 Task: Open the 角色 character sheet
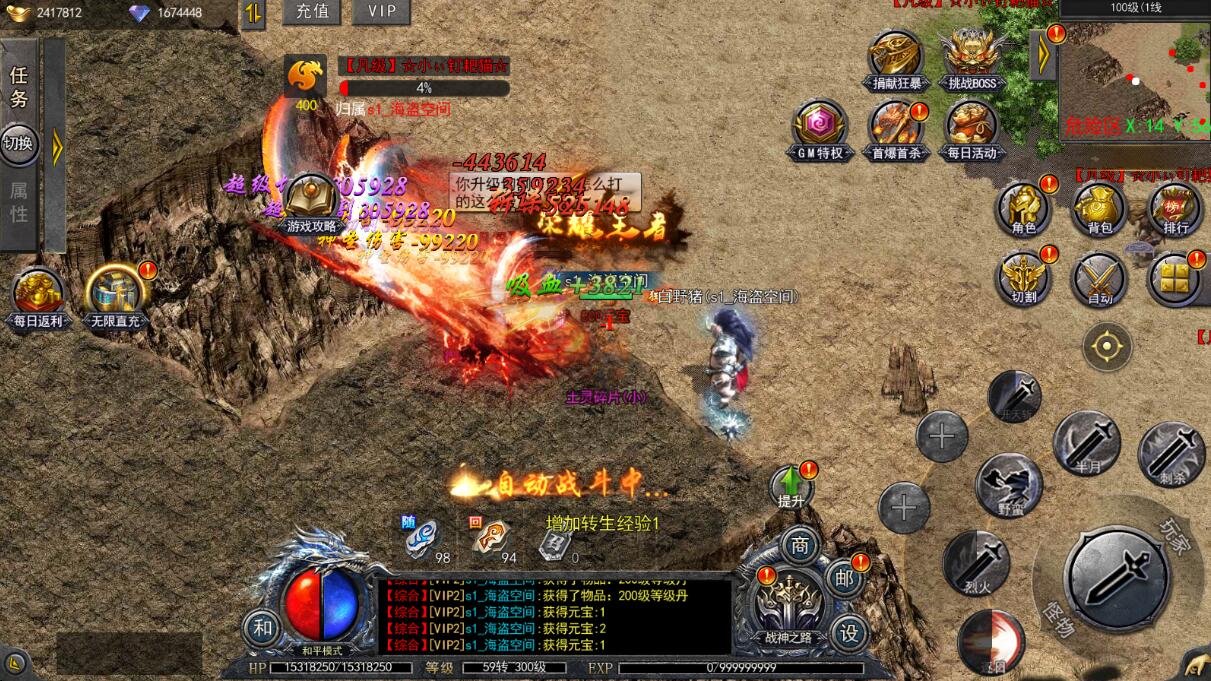coord(1023,207)
